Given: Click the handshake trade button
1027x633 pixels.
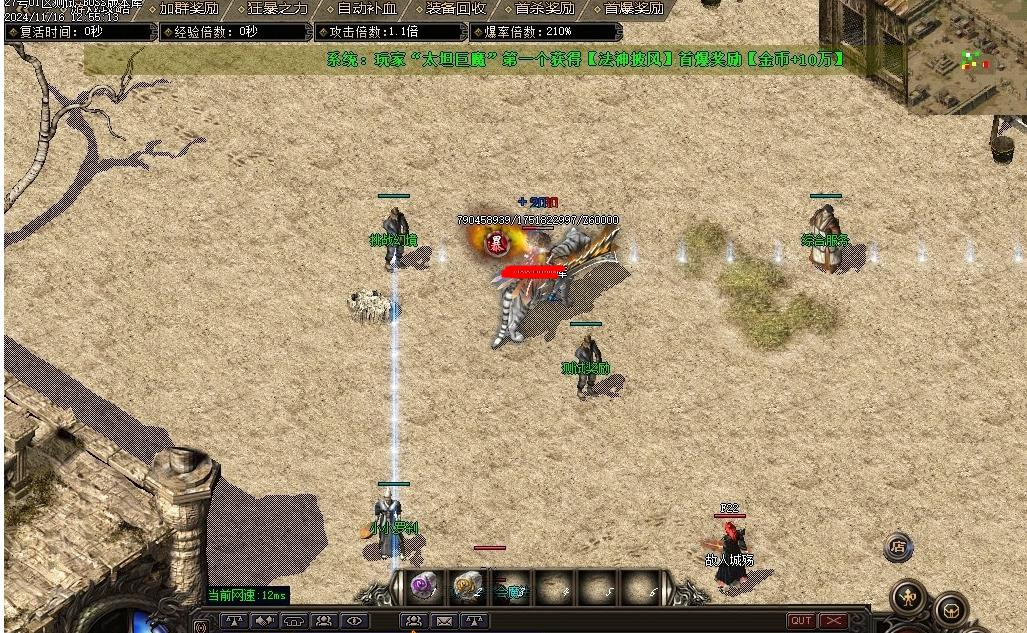Looking at the screenshot, I should [264, 621].
